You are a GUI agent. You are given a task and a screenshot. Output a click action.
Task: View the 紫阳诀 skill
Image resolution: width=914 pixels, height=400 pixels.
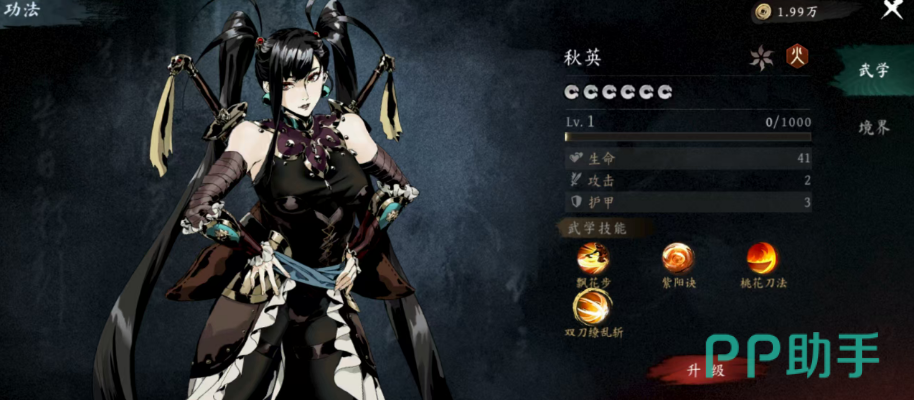[678, 259]
